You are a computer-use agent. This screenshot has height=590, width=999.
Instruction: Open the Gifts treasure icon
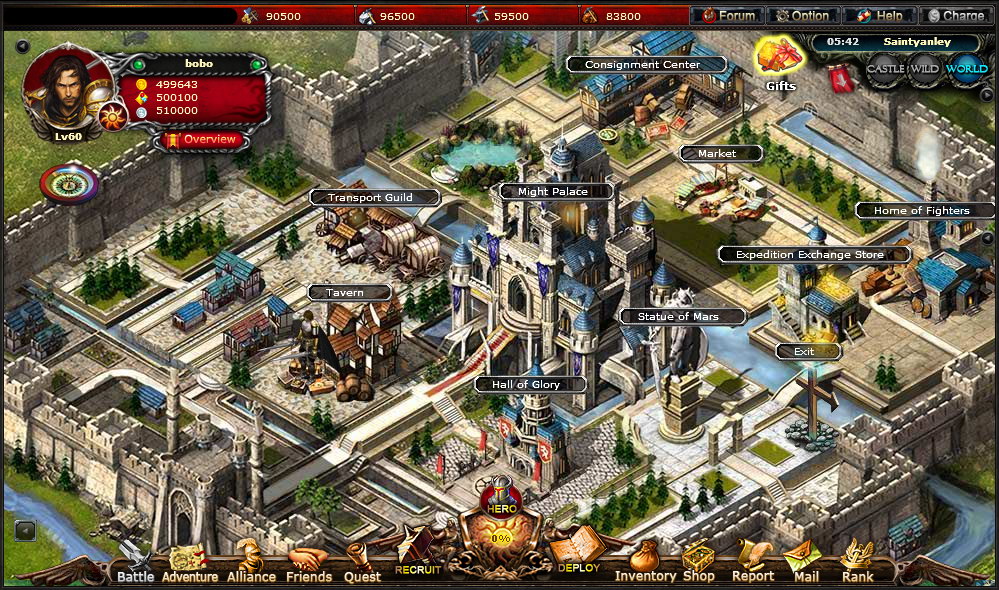[x=780, y=60]
